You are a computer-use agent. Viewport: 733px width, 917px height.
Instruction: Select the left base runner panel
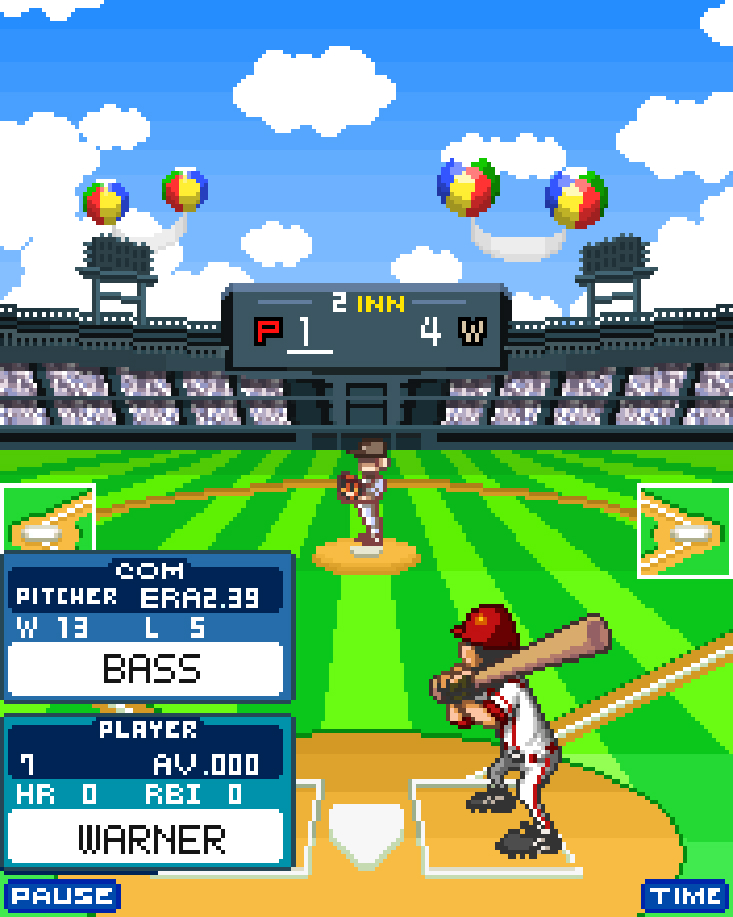click(47, 530)
